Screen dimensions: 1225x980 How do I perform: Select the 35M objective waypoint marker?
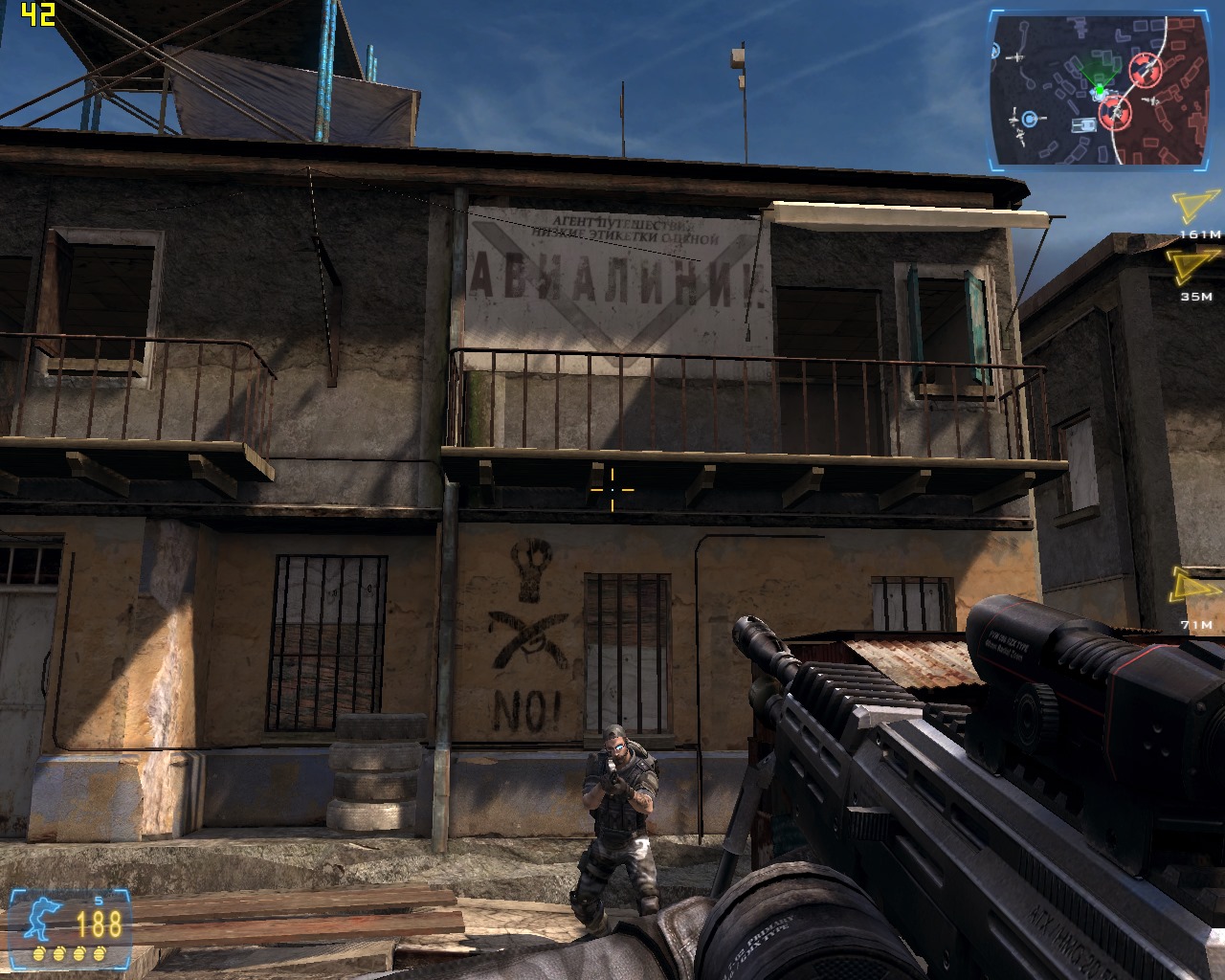click(1191, 269)
